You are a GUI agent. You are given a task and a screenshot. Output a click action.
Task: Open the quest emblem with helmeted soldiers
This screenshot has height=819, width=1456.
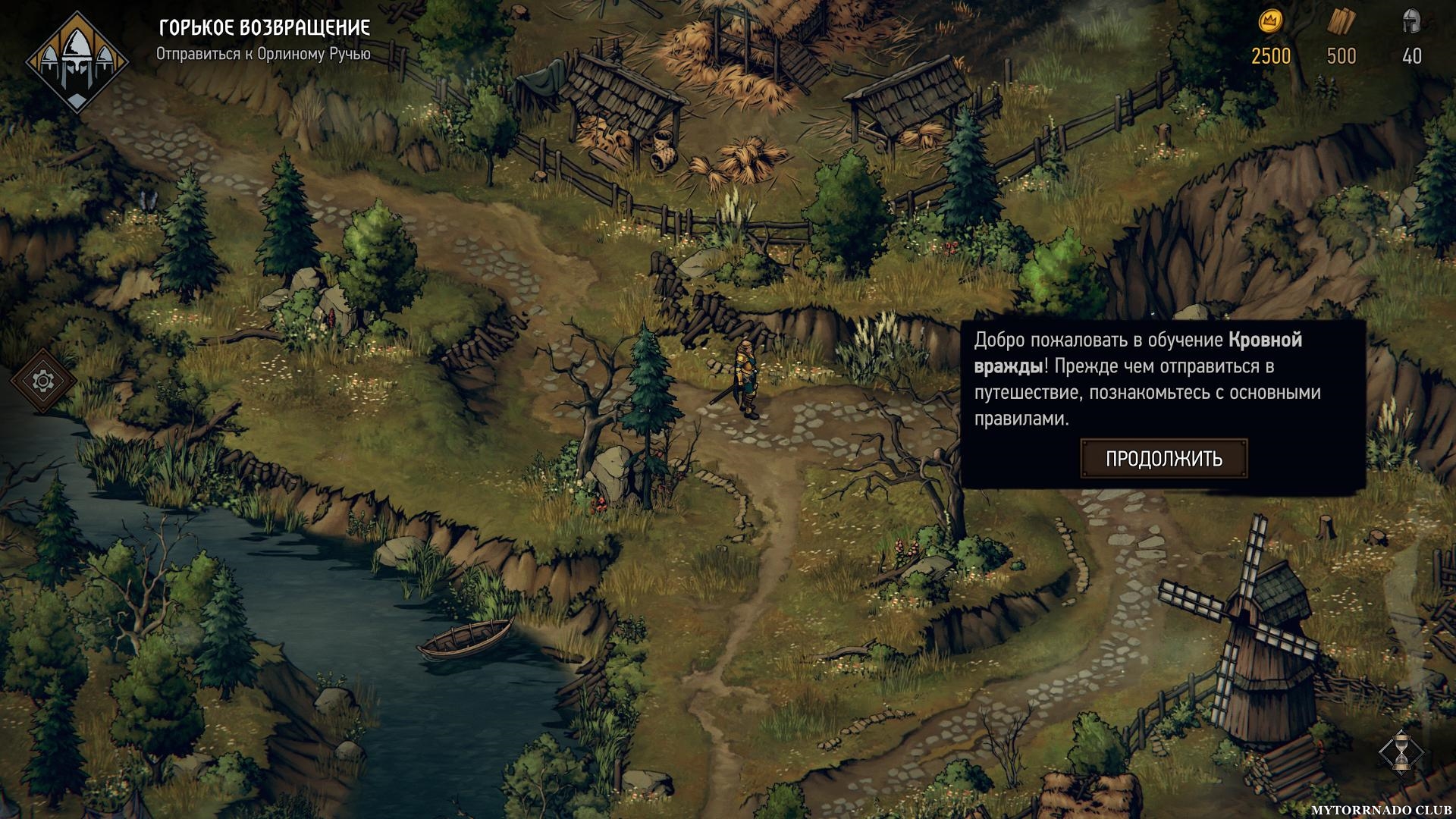[x=77, y=61]
